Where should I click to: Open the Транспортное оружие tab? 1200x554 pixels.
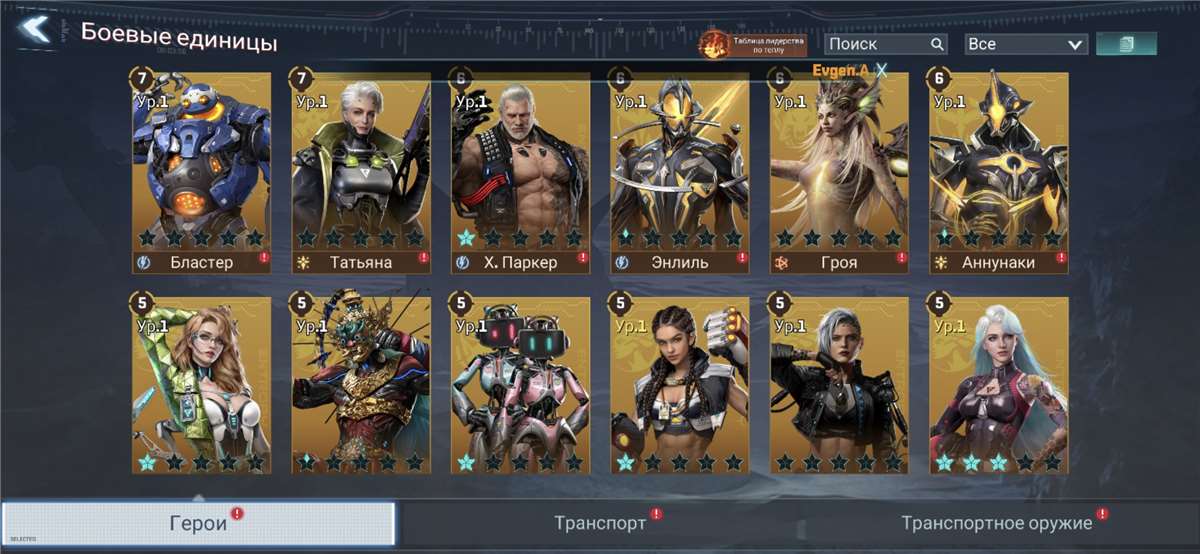coord(997,524)
